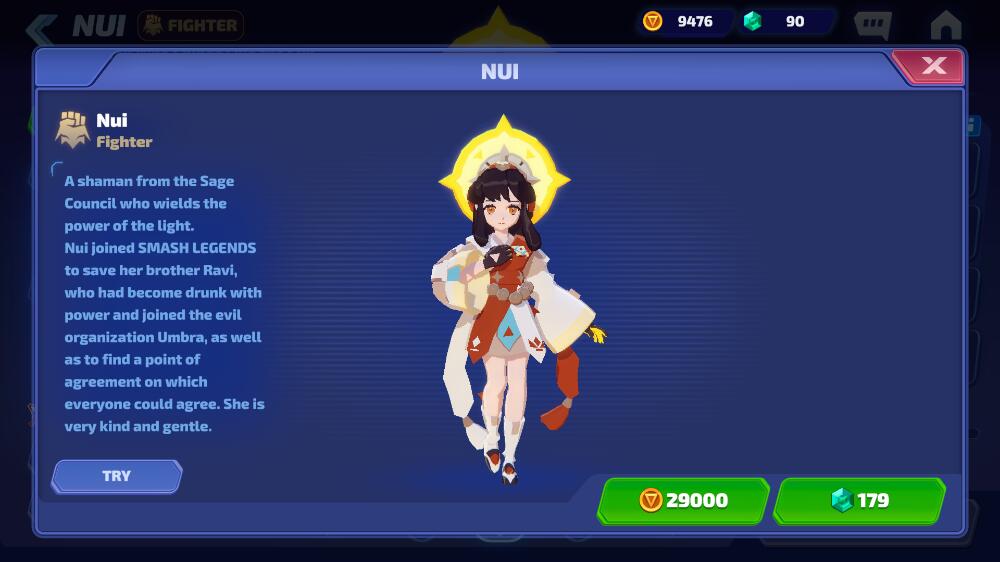Viewport: 1000px width, 562px height.
Task: Buy Nui for 29000 coins
Action: pos(684,500)
